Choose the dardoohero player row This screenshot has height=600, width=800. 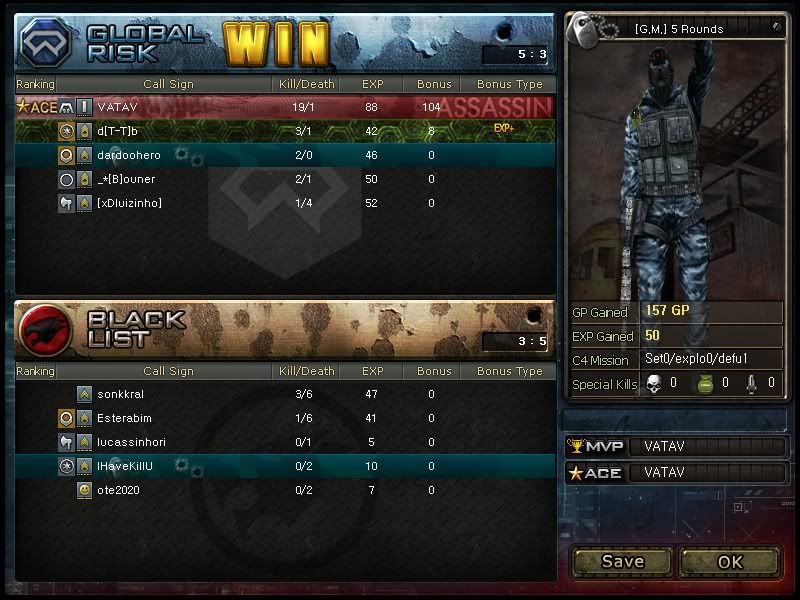(x=285, y=155)
